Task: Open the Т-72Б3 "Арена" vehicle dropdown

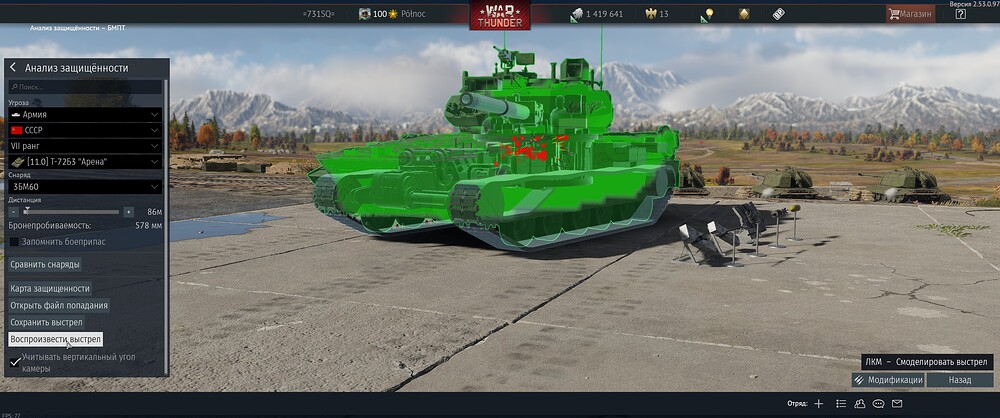Action: (x=85, y=161)
